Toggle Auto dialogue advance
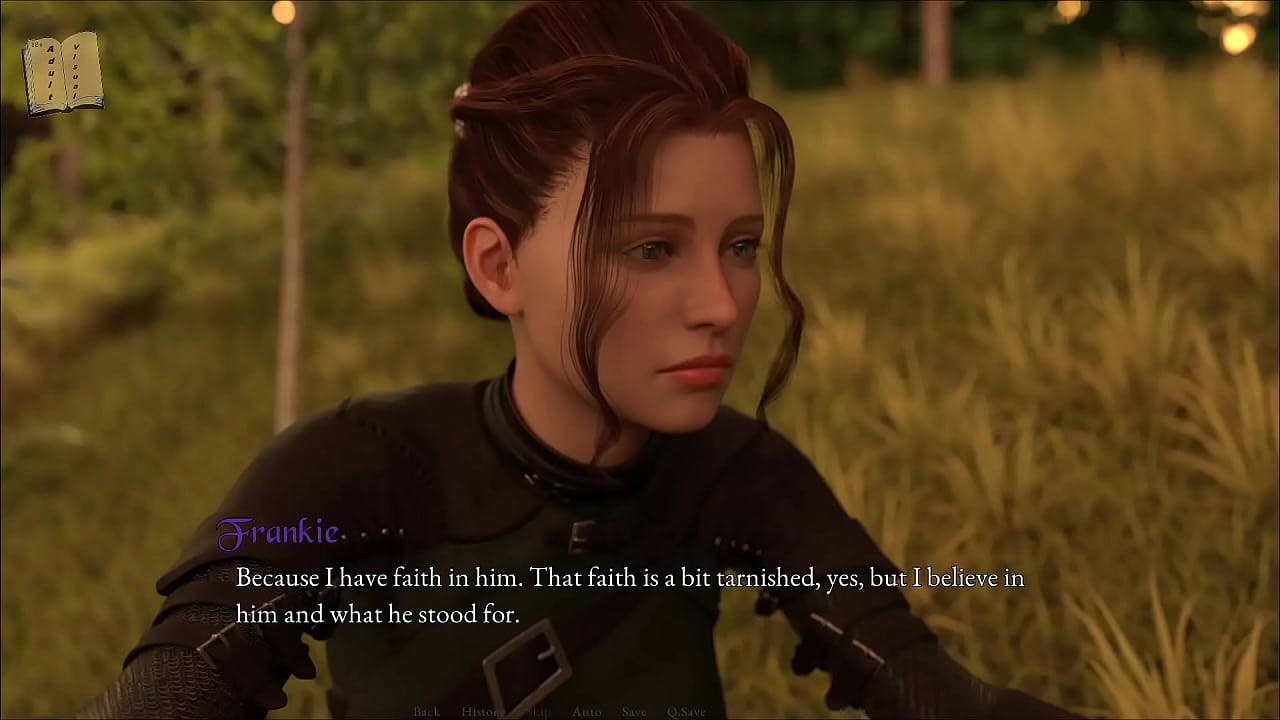The width and height of the screenshot is (1280, 720). click(587, 711)
